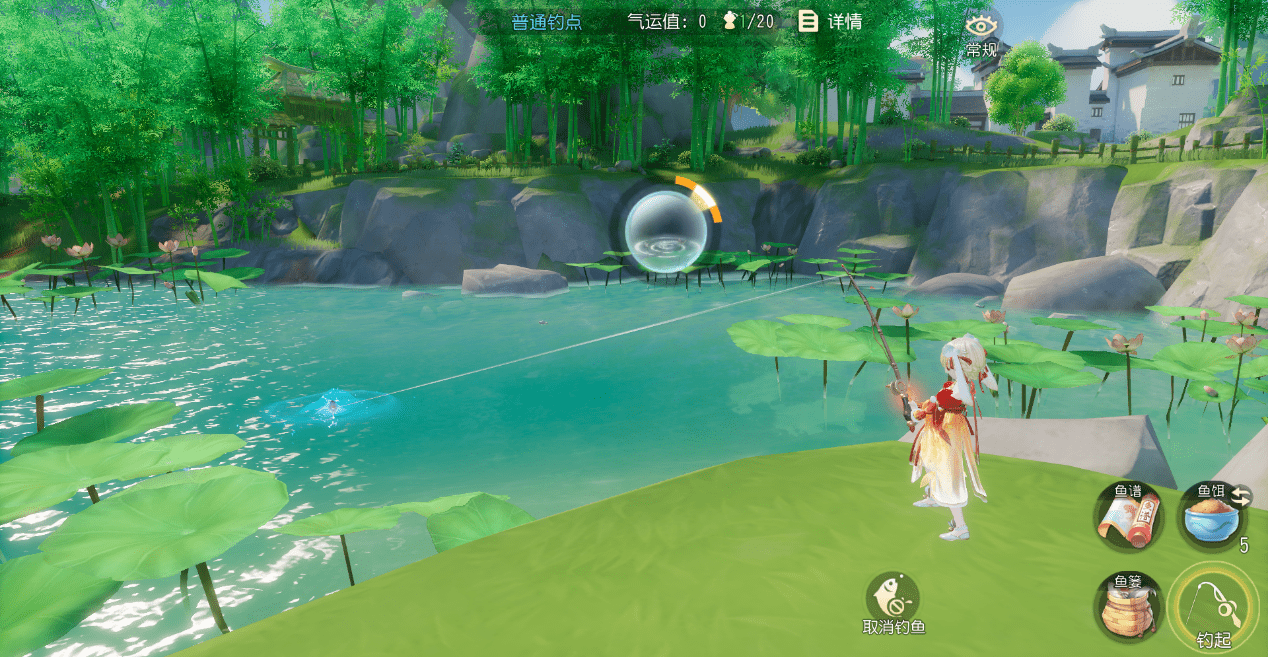Open the 鱼谱 fish catalog scroll
1268x657 pixels.
click(x=1127, y=516)
